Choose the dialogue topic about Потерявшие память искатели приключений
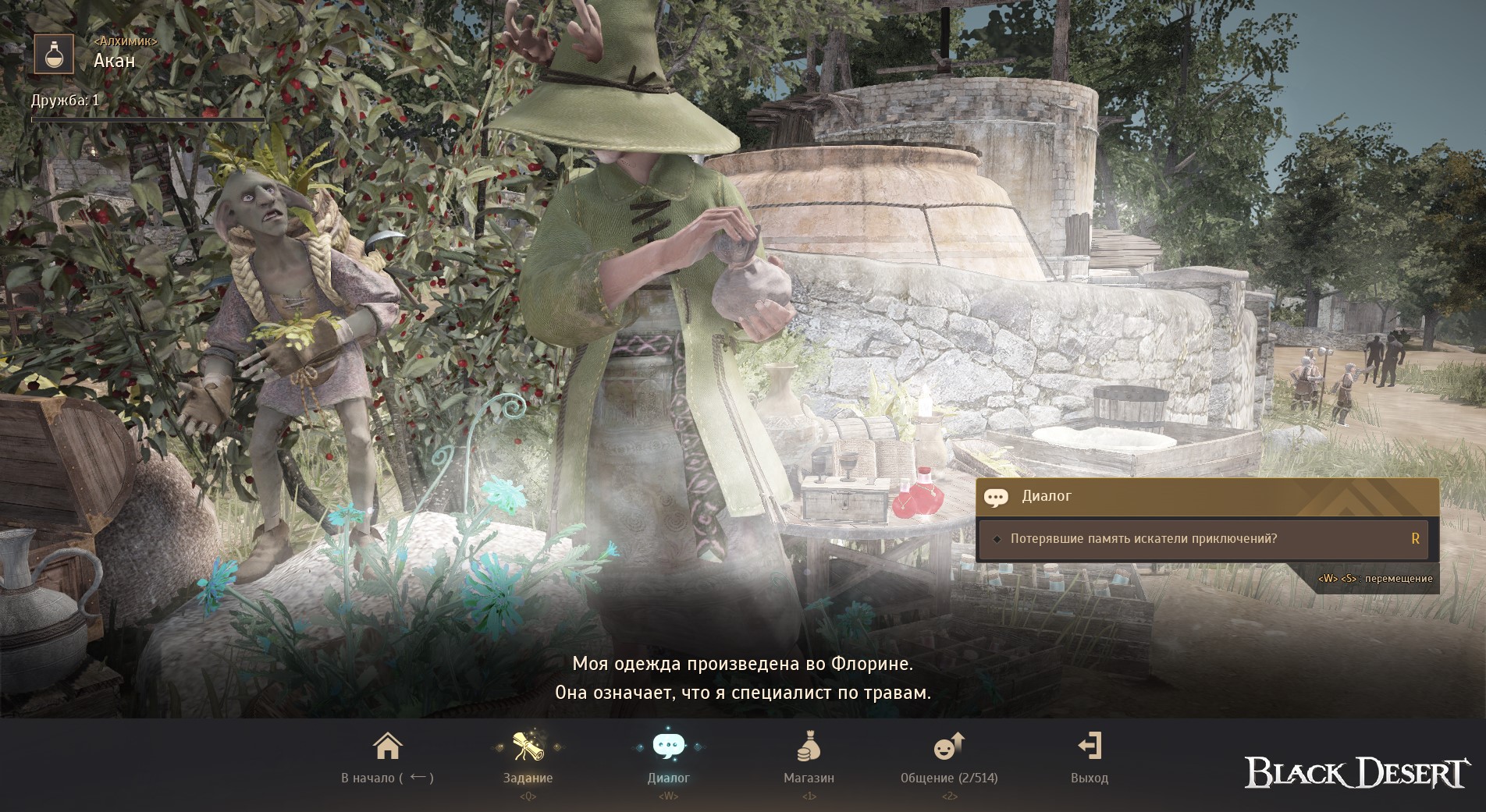The width and height of the screenshot is (1486, 812). click(x=1202, y=539)
